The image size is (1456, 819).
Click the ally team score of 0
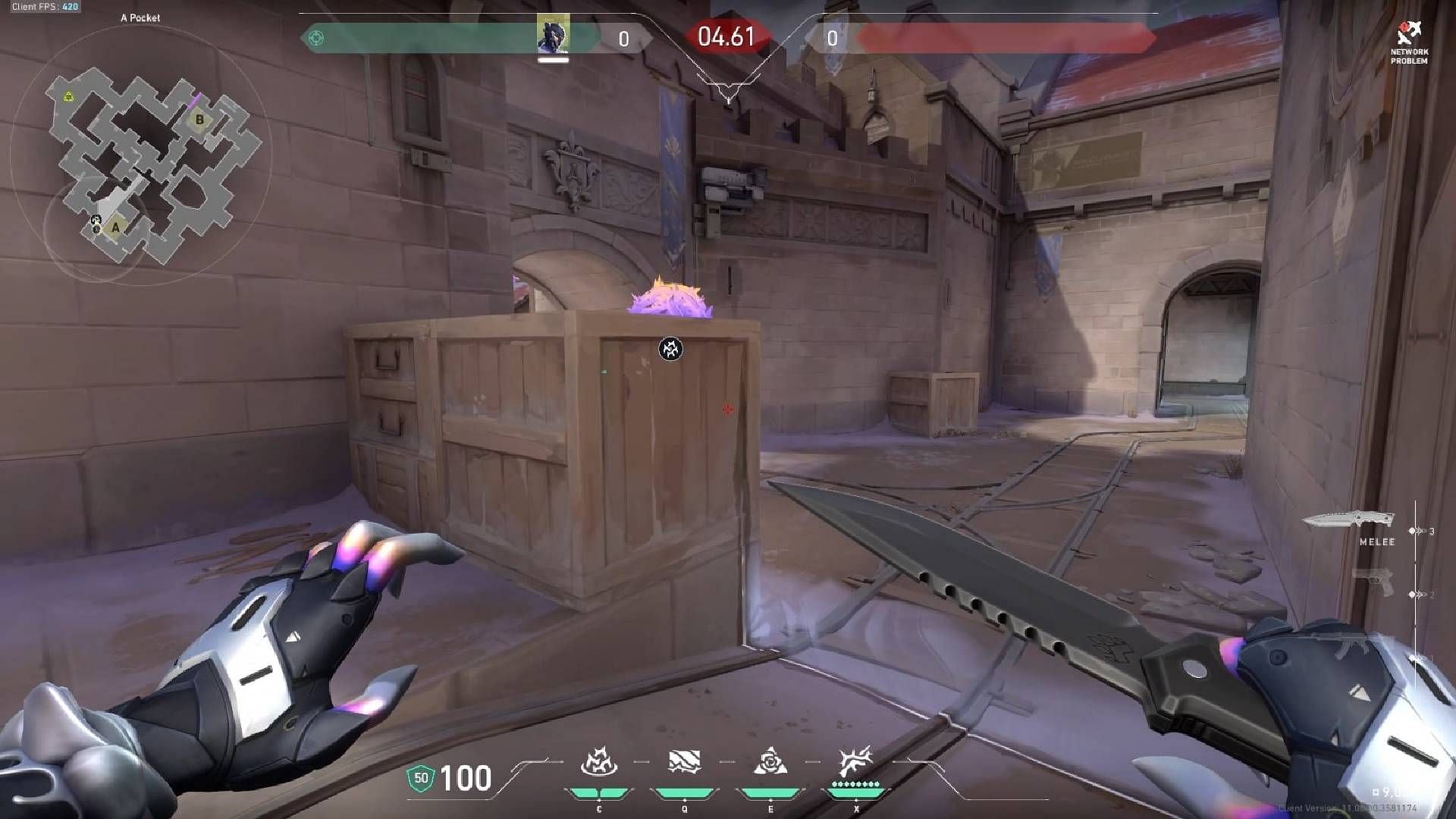click(x=623, y=39)
